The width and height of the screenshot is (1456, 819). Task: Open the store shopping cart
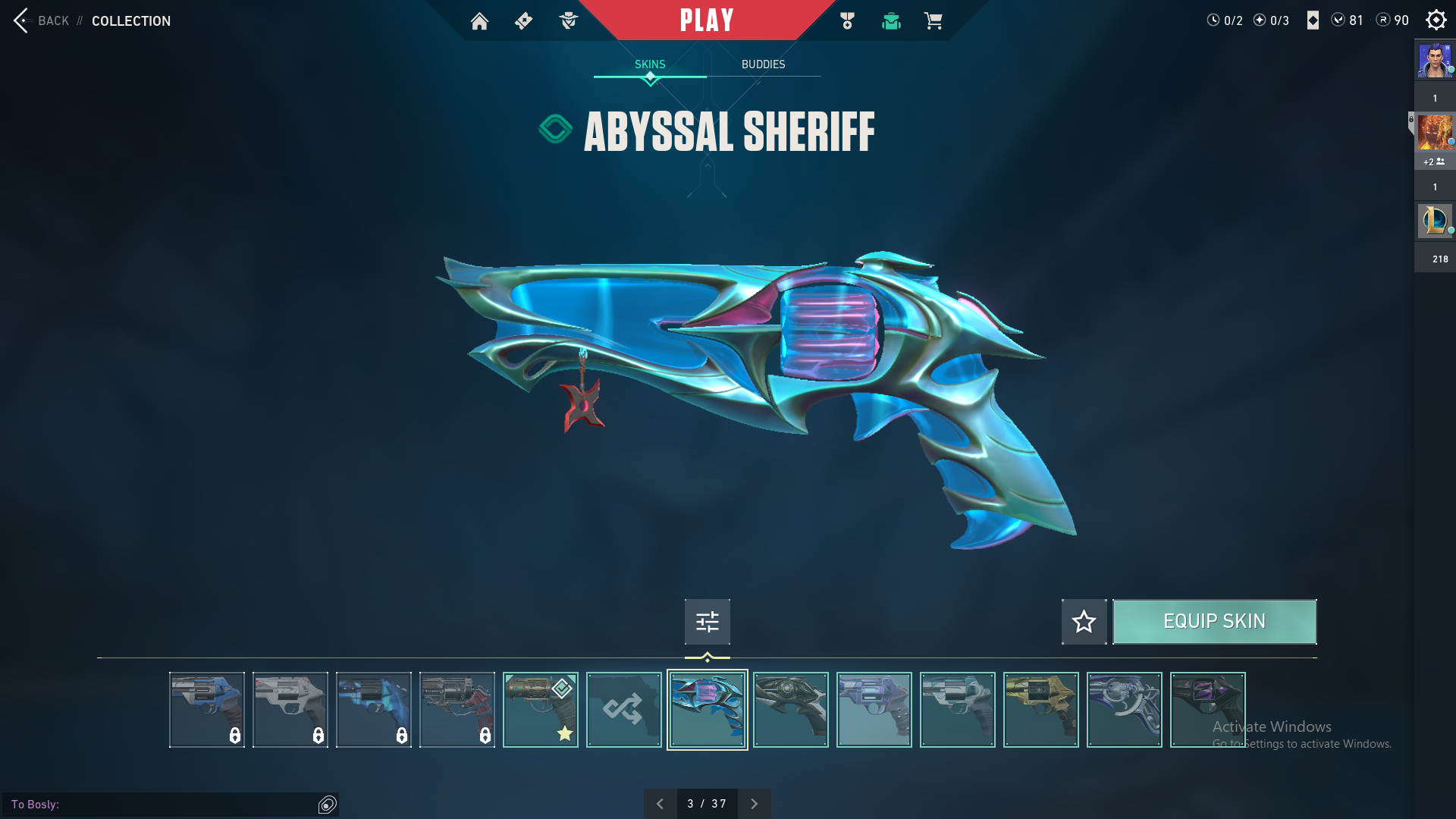(x=933, y=21)
